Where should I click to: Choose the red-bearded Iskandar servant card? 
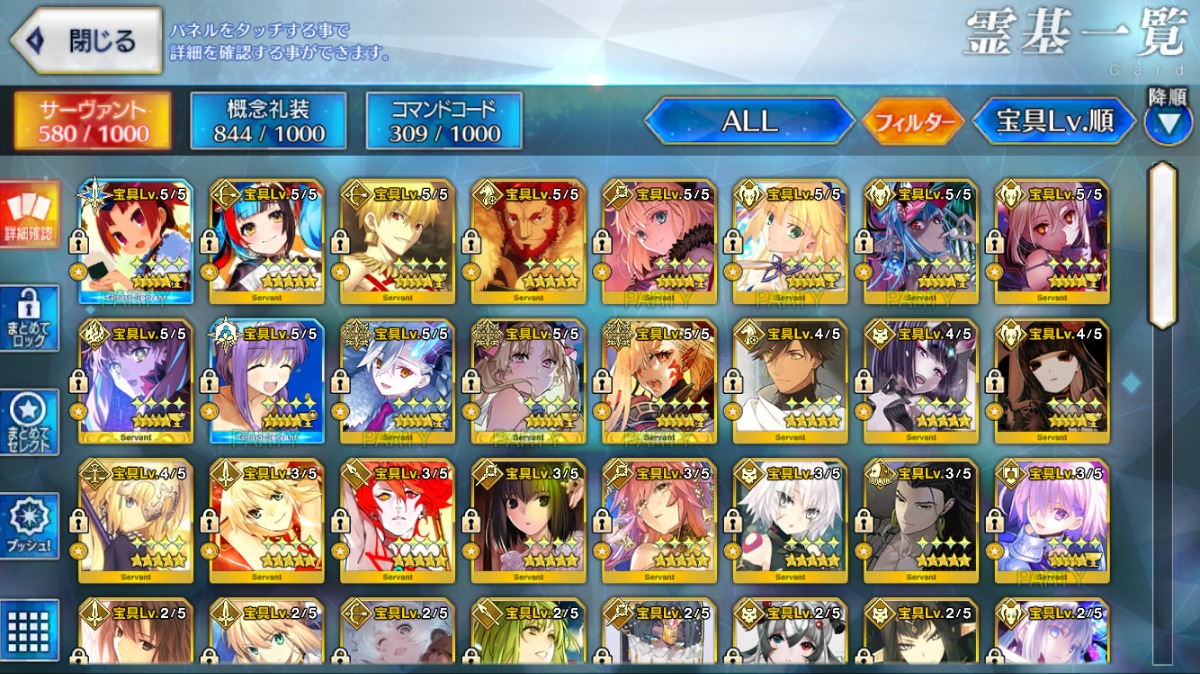(528, 242)
